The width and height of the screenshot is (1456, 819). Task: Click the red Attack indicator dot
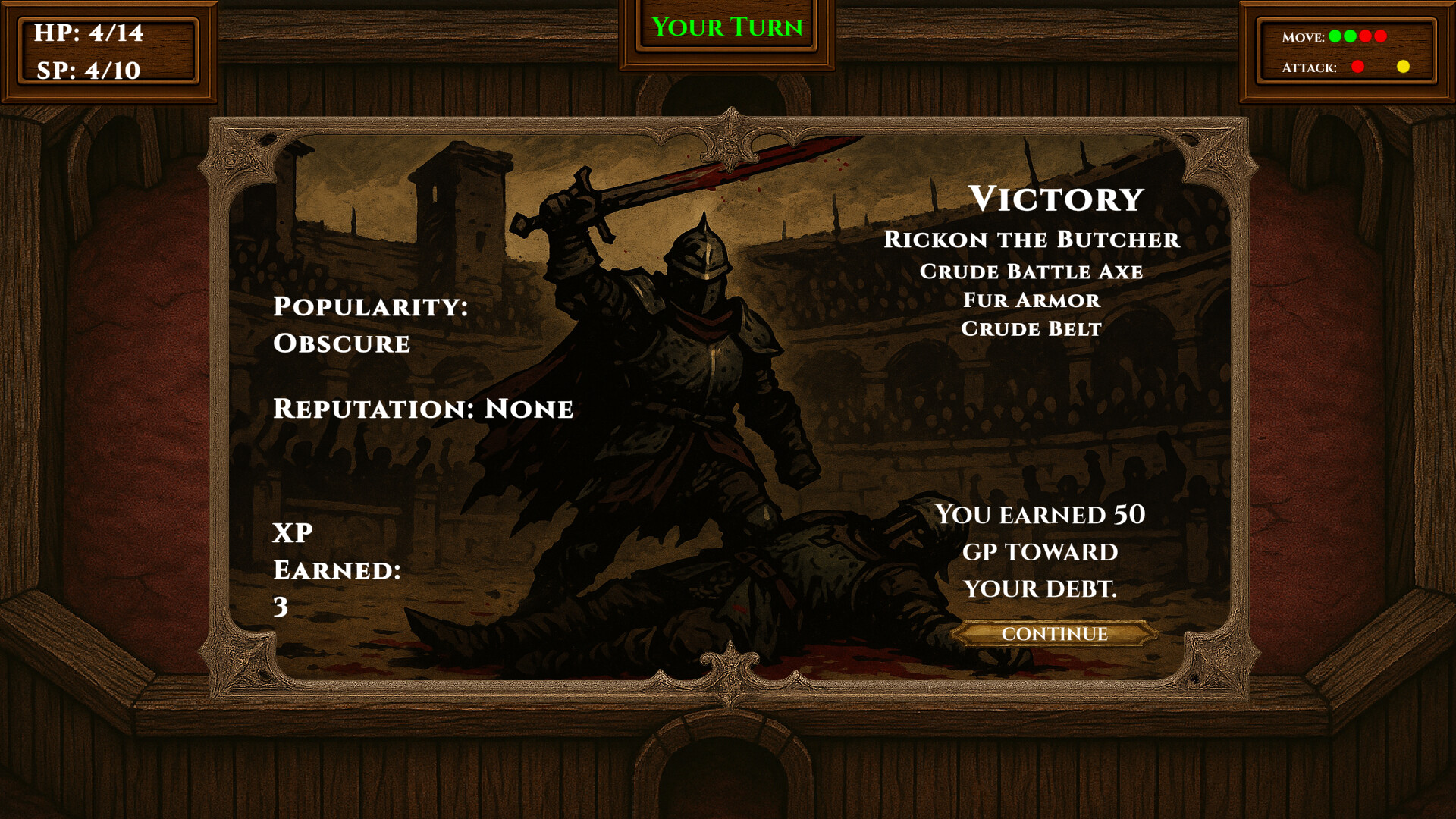tap(1357, 67)
